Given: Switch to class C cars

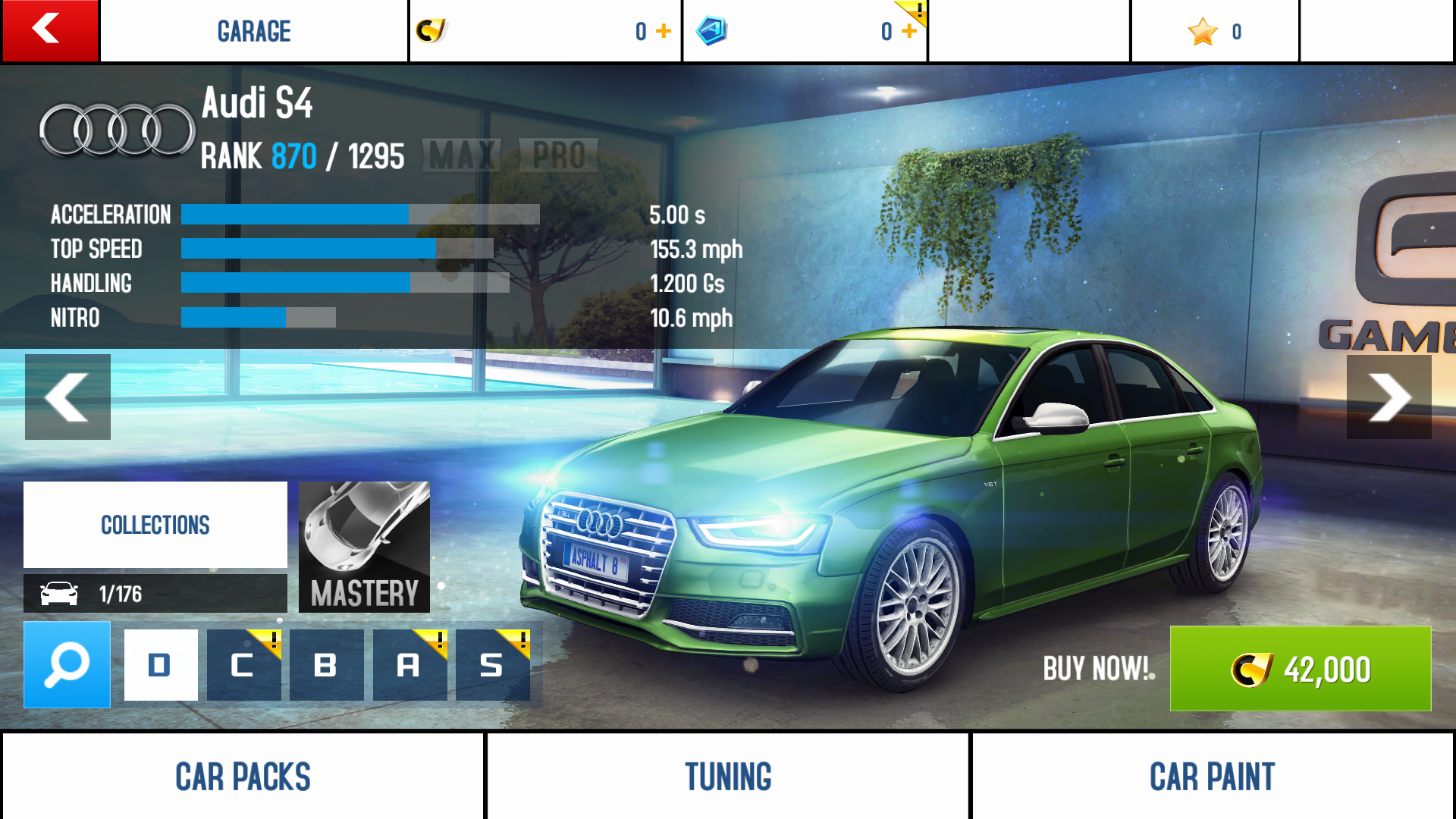Looking at the screenshot, I should pyautogui.click(x=243, y=665).
